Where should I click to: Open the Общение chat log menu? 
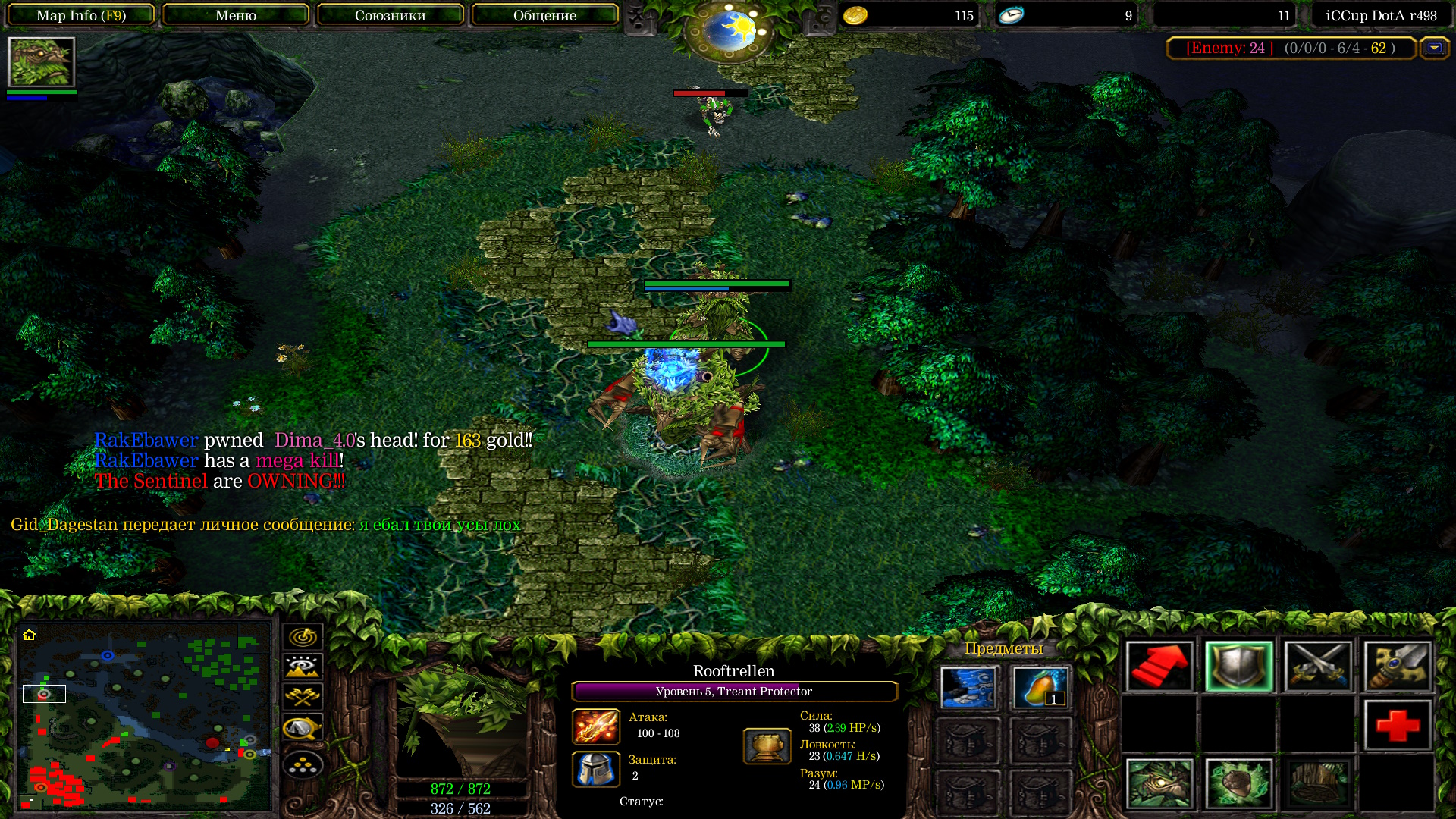point(544,15)
